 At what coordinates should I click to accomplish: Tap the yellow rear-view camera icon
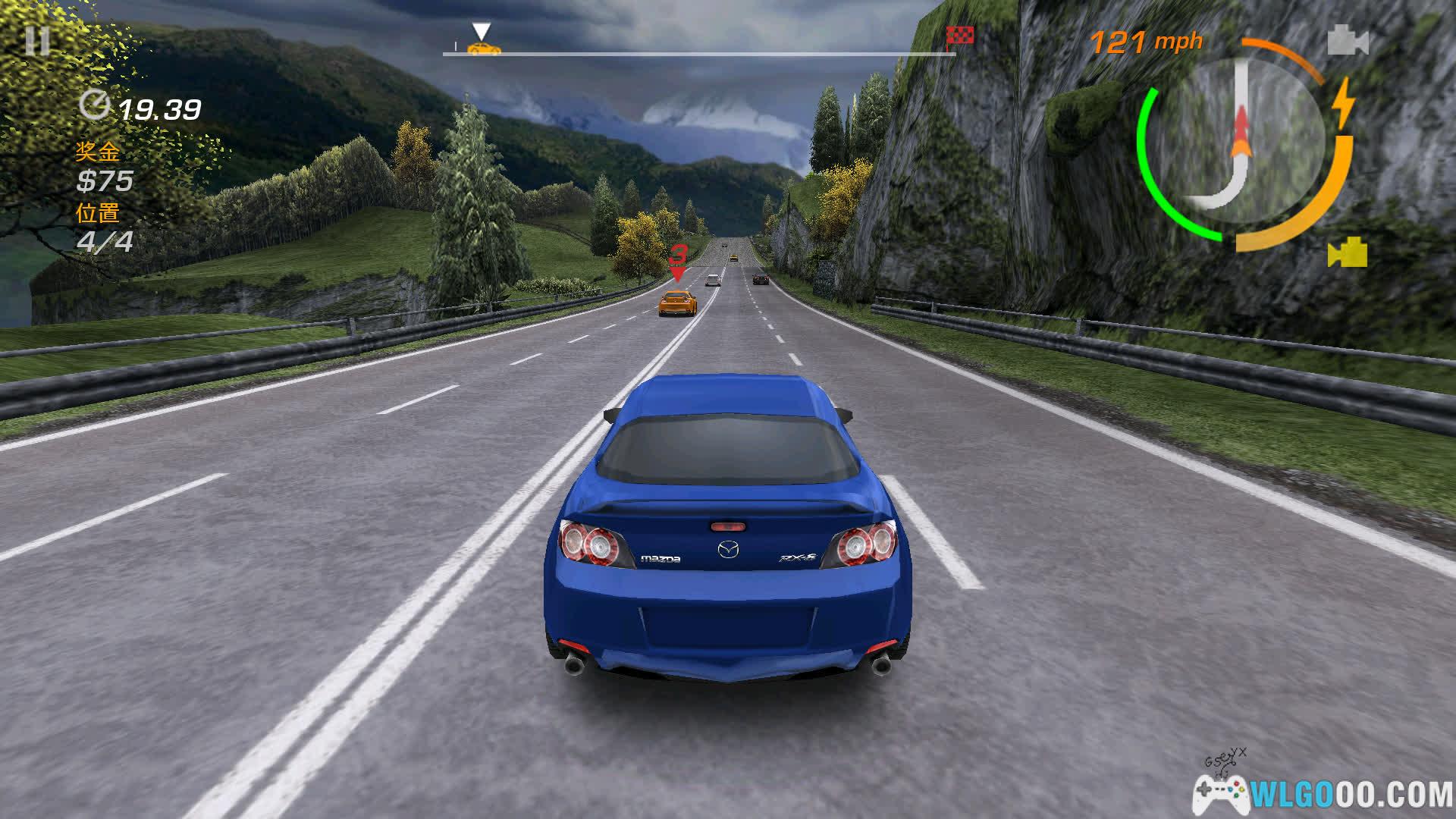[1348, 253]
